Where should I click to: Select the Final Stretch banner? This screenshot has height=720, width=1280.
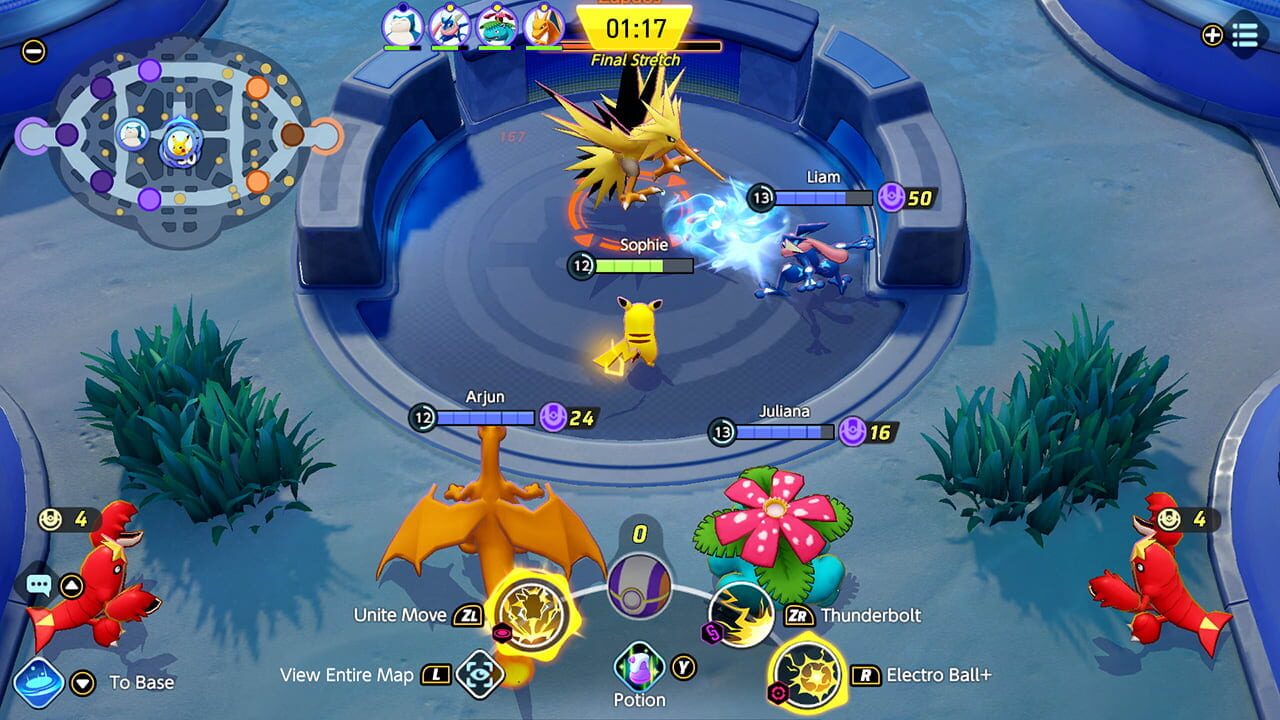pos(637,60)
